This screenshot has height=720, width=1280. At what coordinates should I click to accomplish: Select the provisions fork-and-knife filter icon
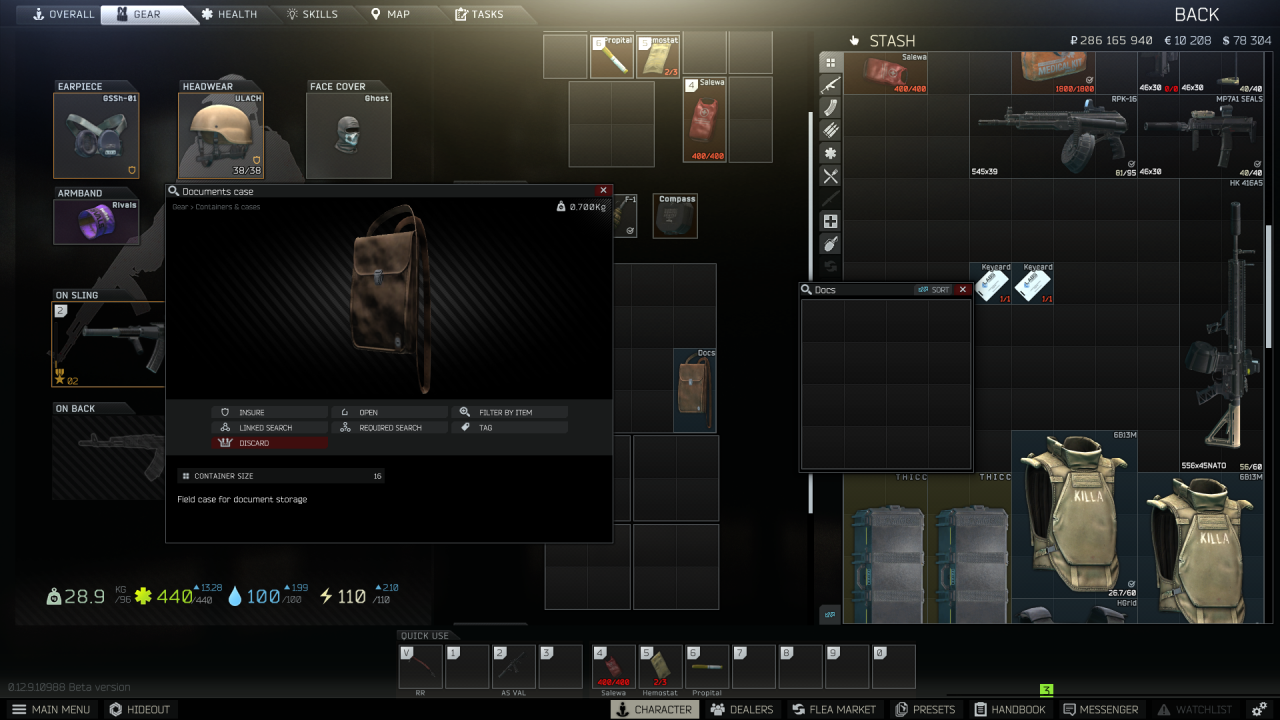point(830,176)
